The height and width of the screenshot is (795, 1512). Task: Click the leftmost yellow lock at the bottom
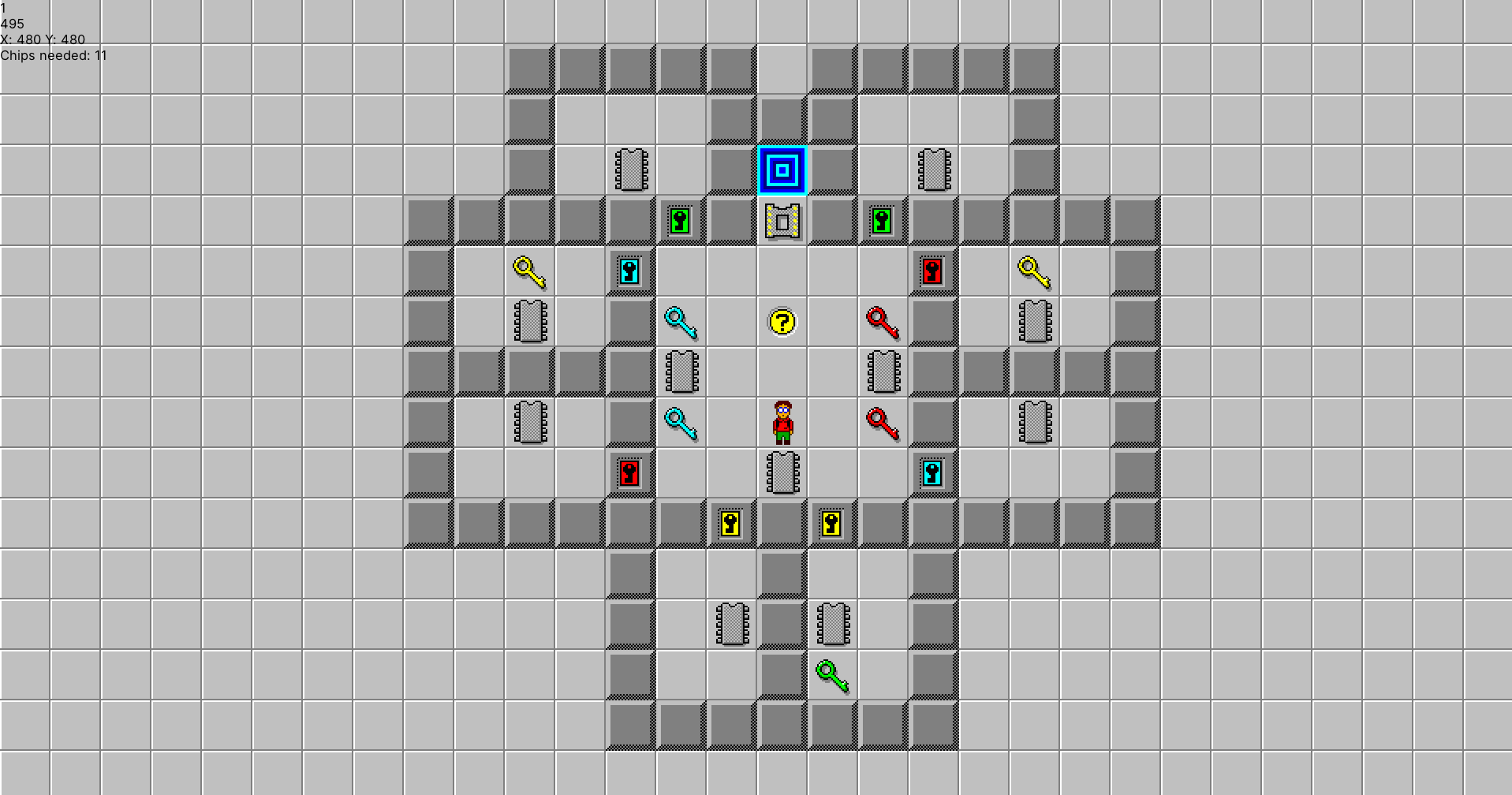coord(731,523)
